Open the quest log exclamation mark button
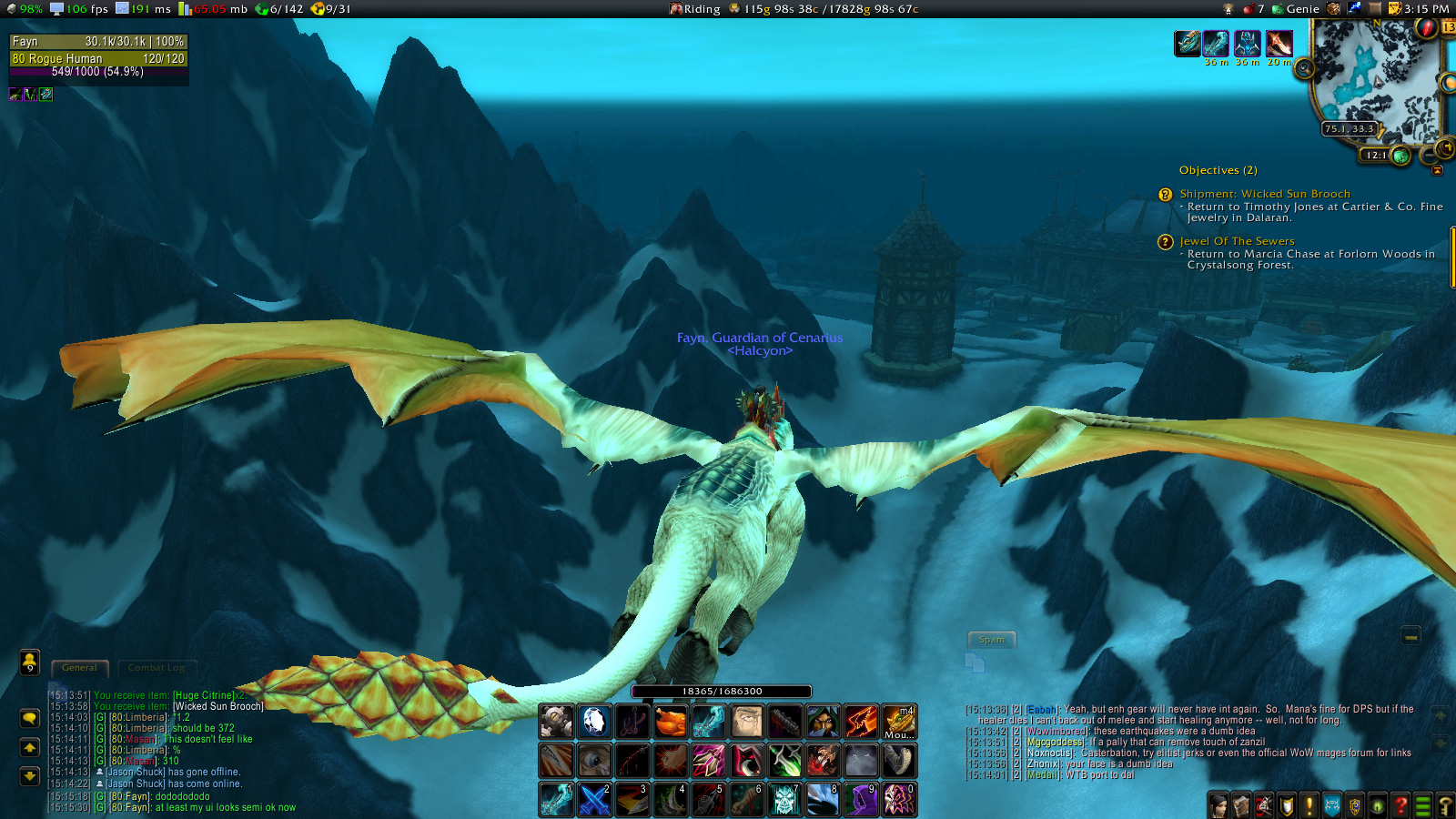The image size is (1456, 819). pyautogui.click(x=1309, y=805)
